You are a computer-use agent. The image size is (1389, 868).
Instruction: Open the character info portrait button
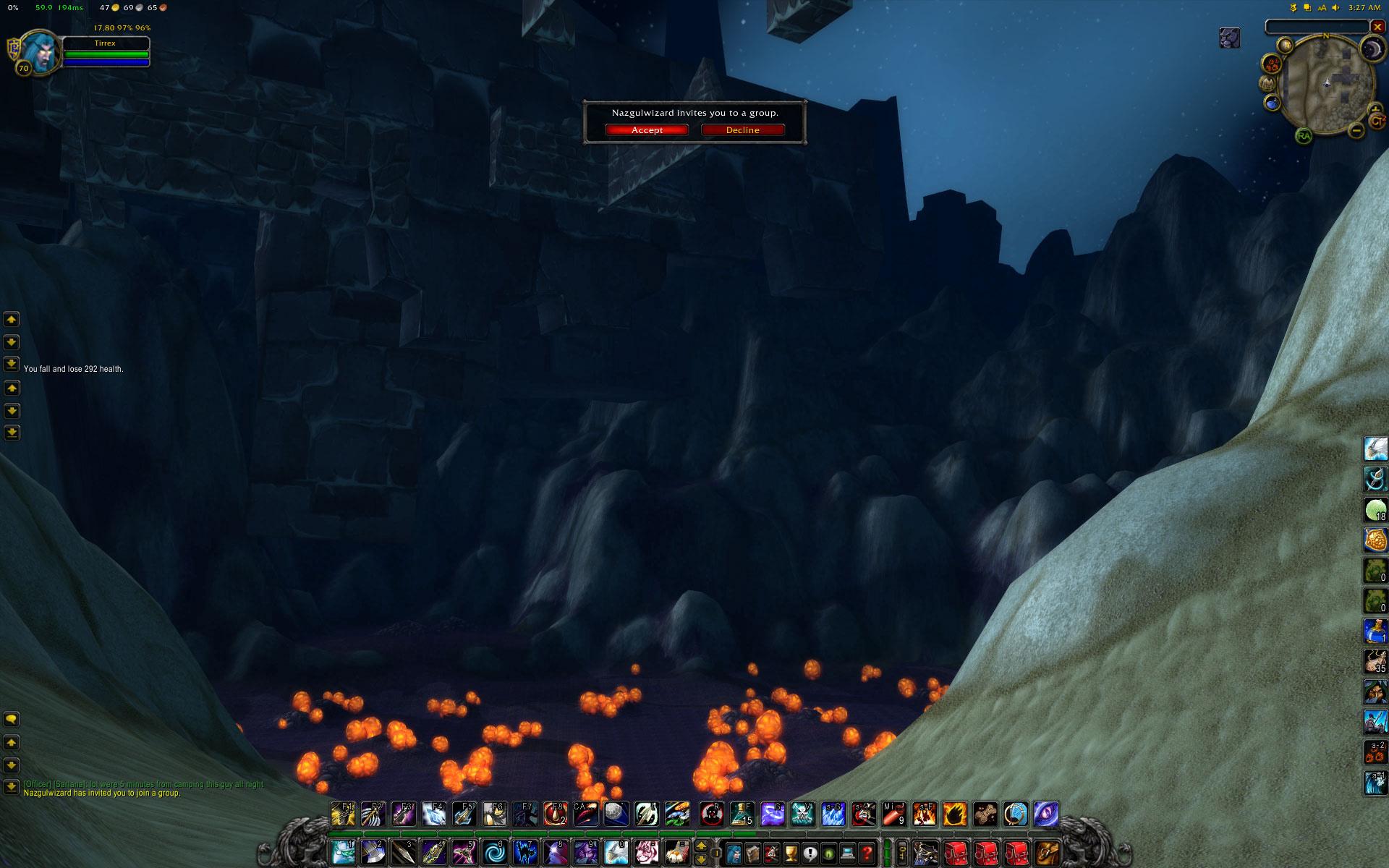click(734, 853)
